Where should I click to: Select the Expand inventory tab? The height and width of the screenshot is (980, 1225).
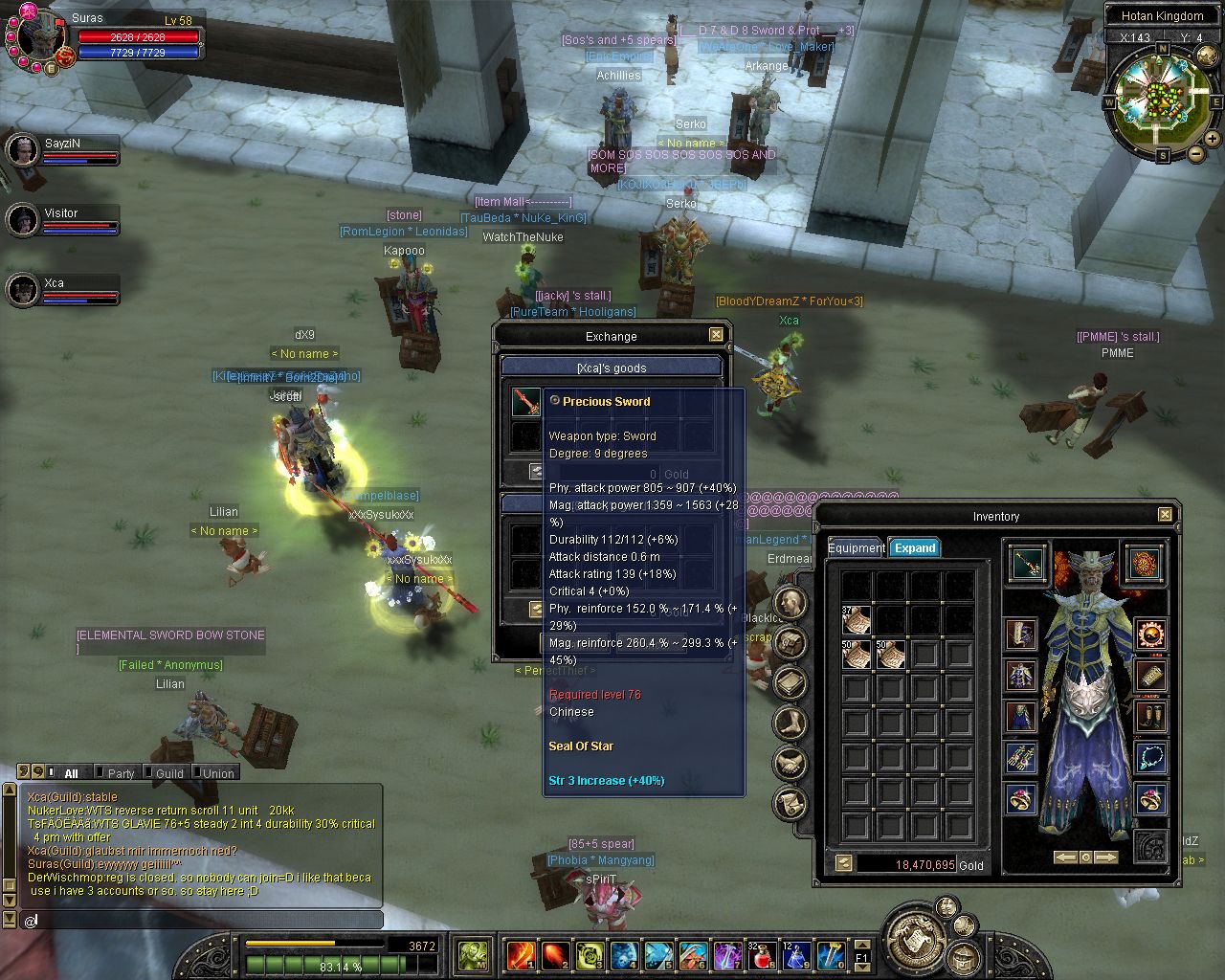coord(914,548)
